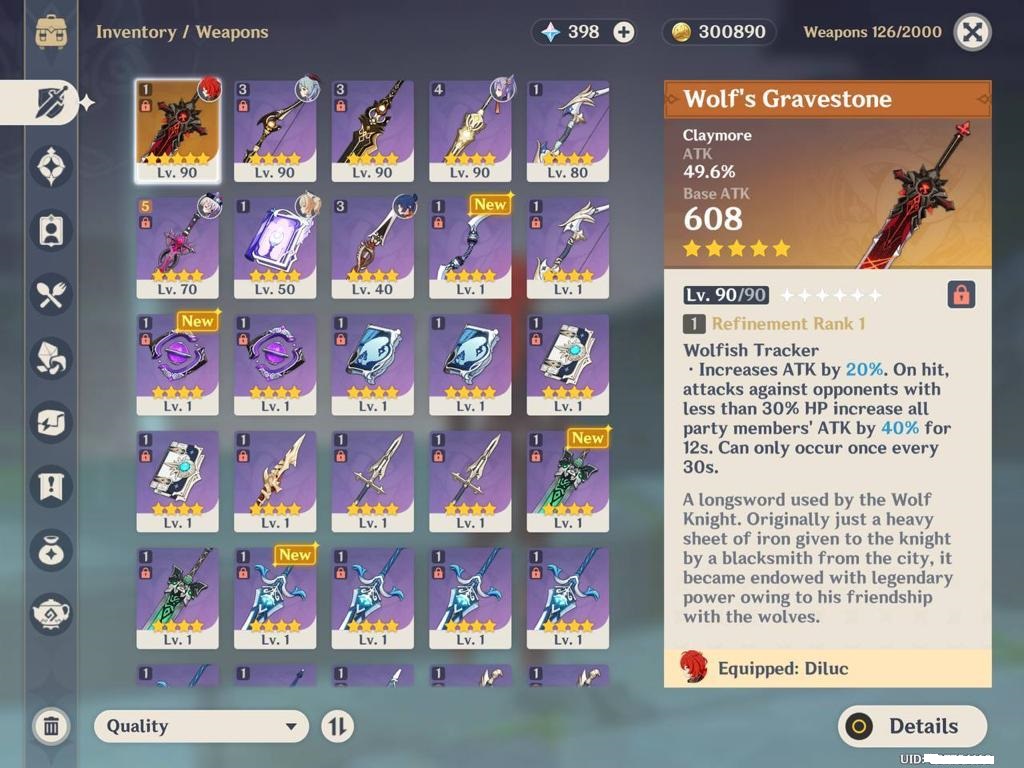The image size is (1024, 768).
Task: Open the Food tab with fork icon
Action: tap(52, 292)
